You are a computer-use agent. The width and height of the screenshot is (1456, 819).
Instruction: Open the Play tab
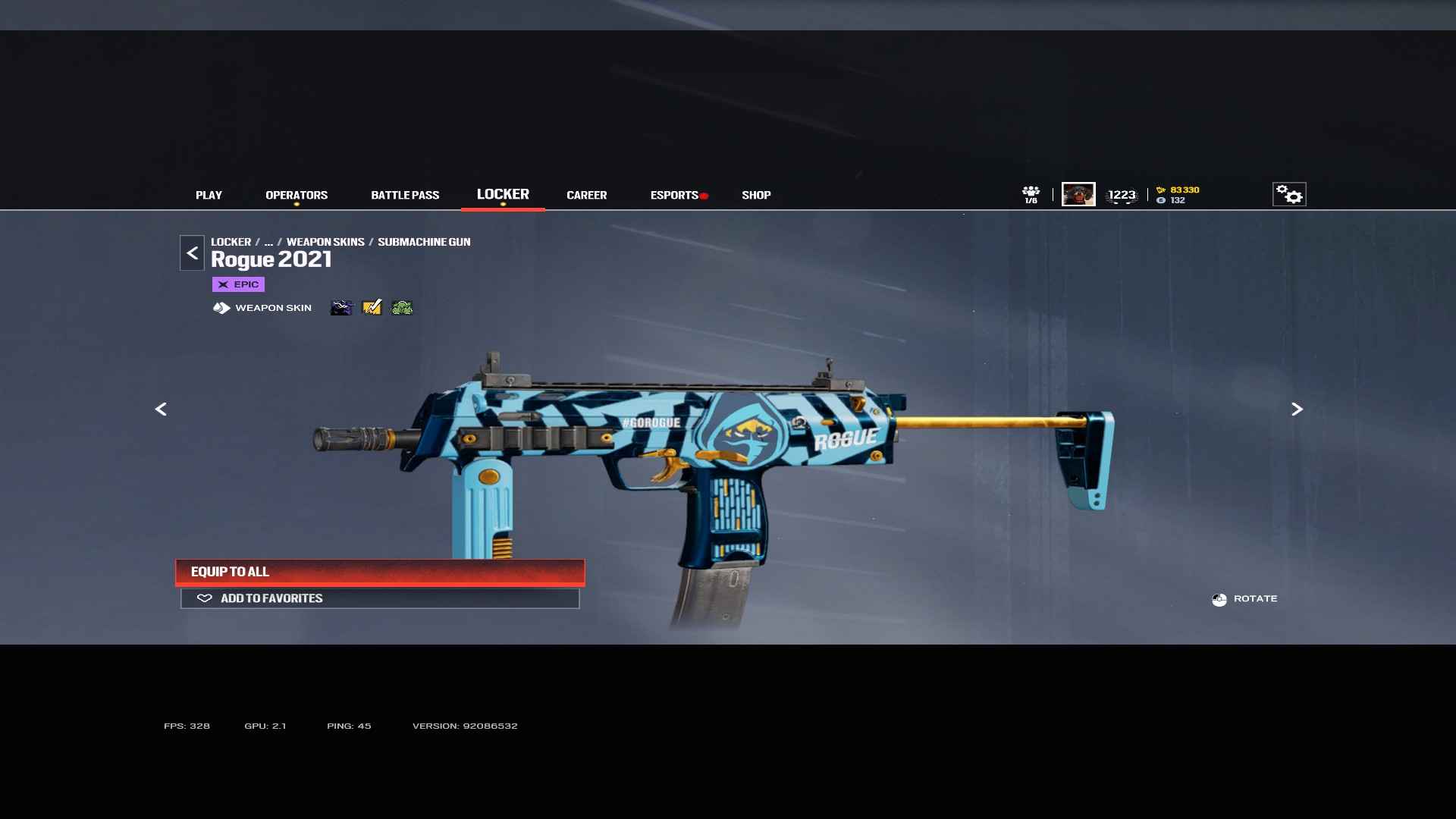[x=209, y=195]
